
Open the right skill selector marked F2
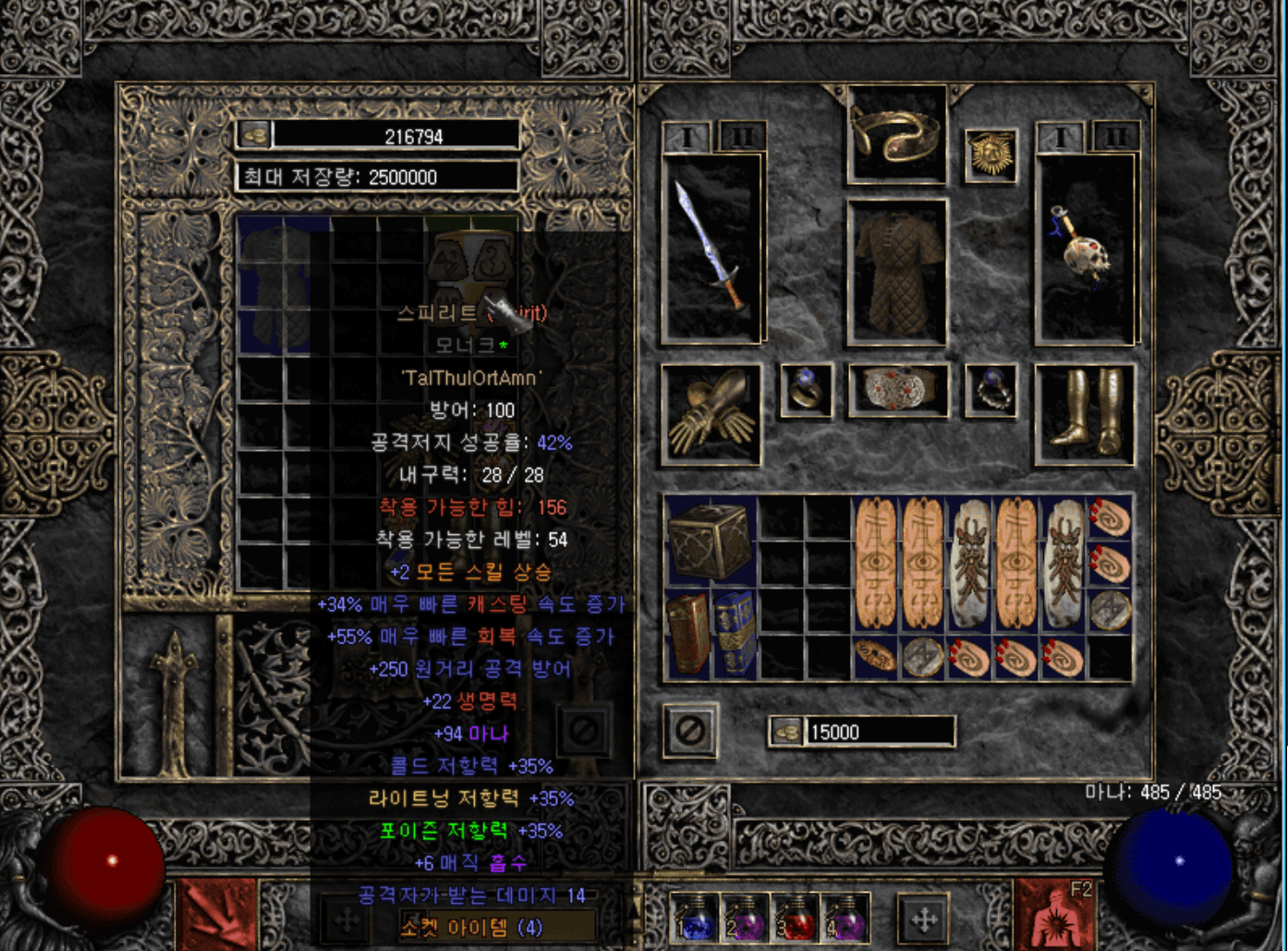pos(1055,917)
